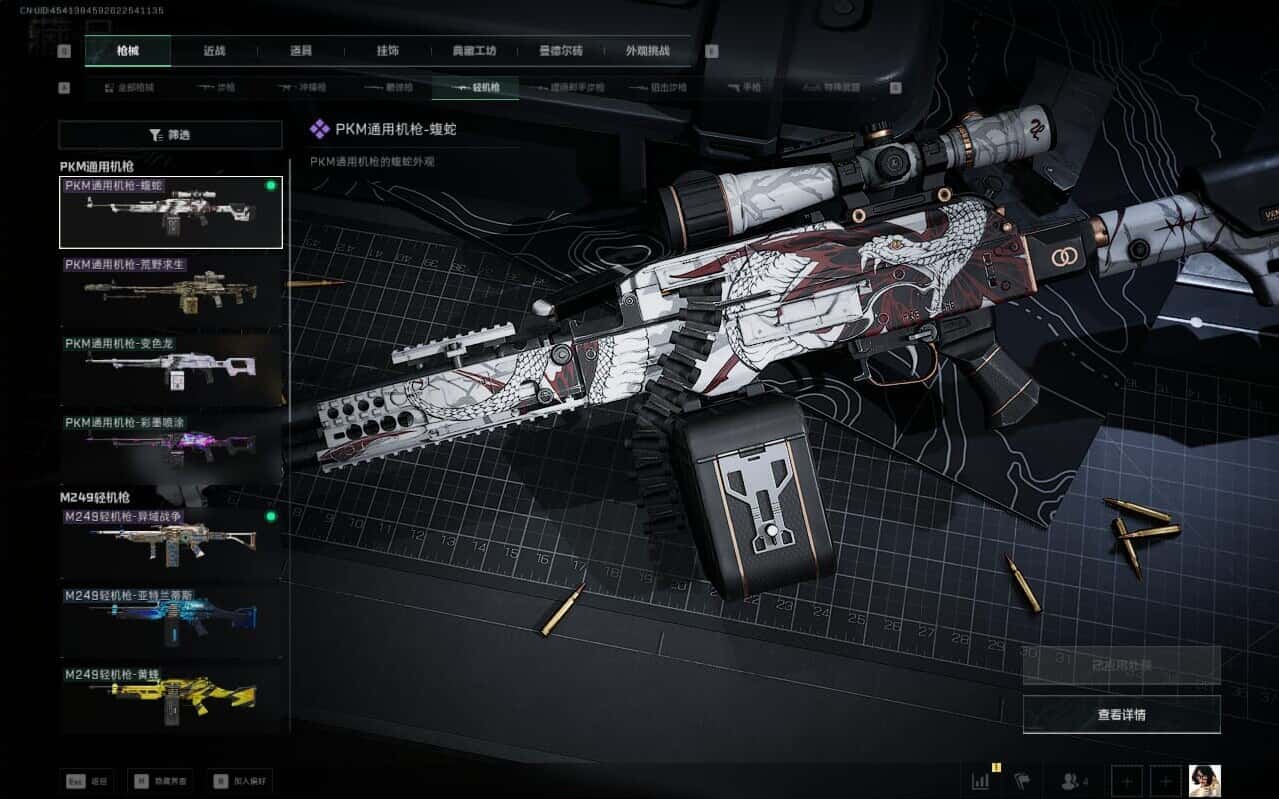The height and width of the screenshot is (799, 1279).
Task: Open the bar chart stats icon
Action: 981,780
